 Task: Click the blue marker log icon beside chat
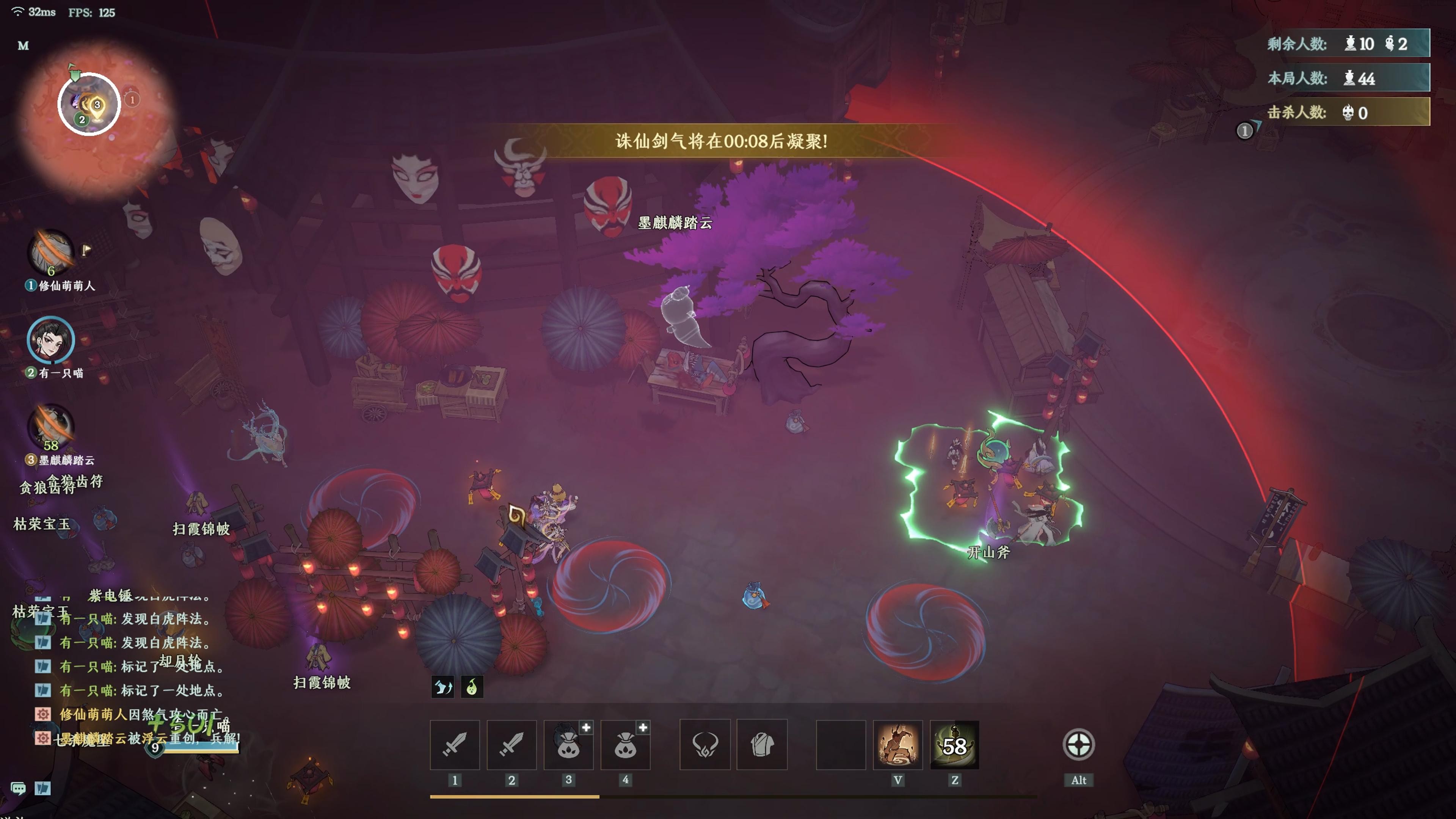(x=43, y=788)
